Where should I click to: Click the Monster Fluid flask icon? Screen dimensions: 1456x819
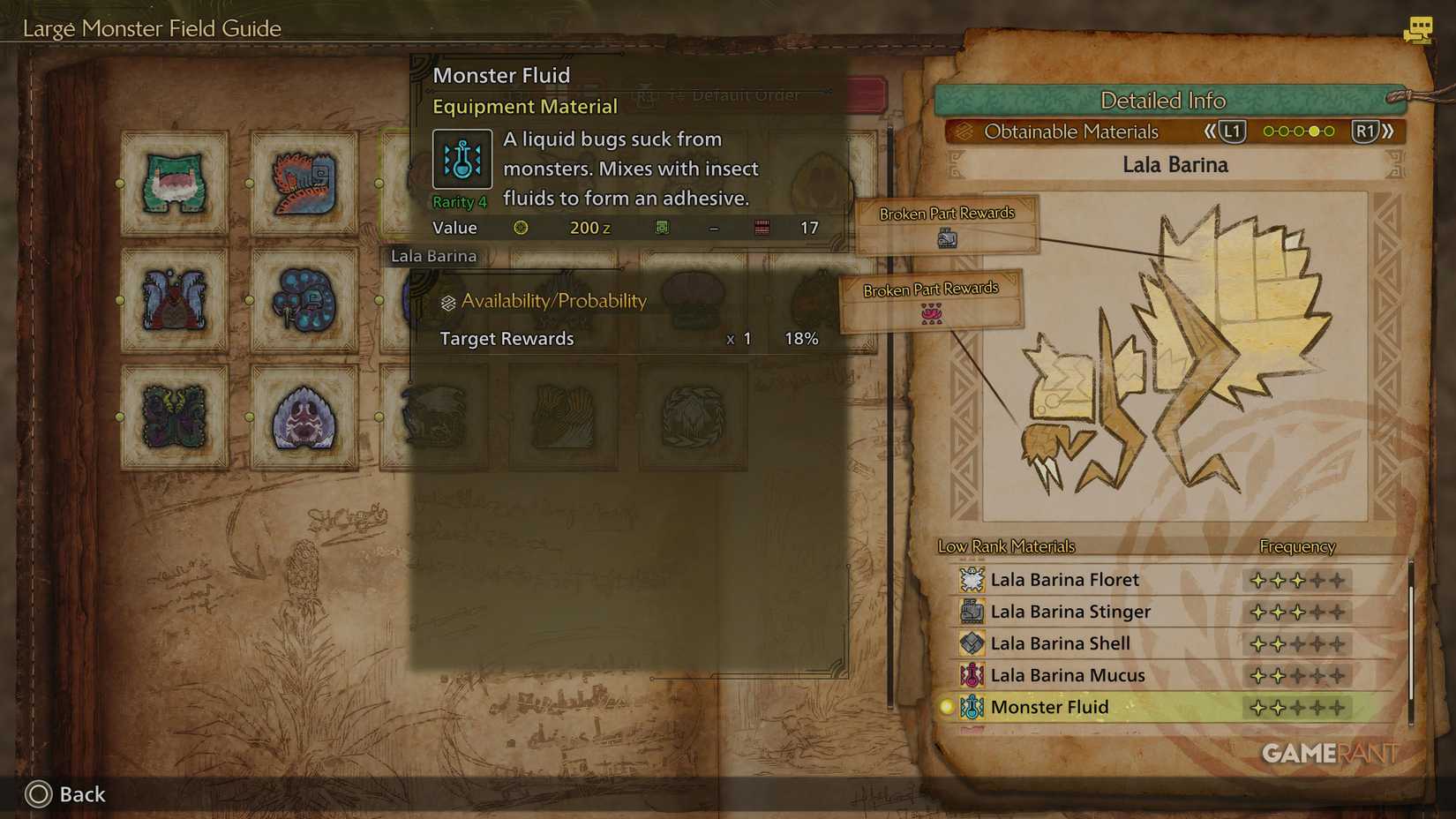point(461,159)
